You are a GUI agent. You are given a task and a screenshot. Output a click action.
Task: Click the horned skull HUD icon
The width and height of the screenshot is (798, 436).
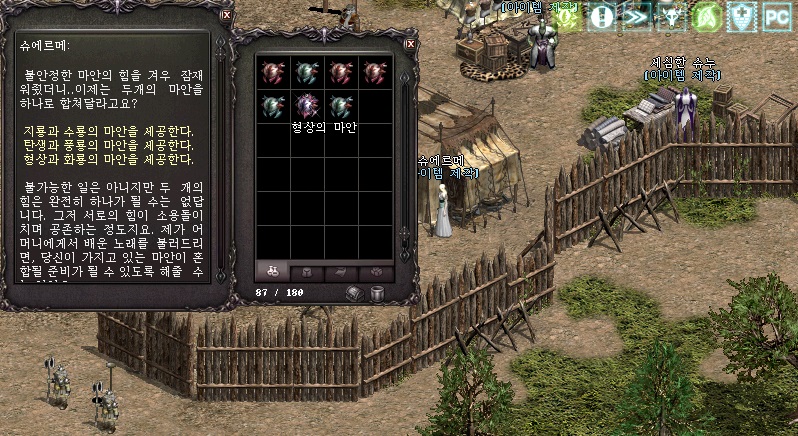(671, 16)
